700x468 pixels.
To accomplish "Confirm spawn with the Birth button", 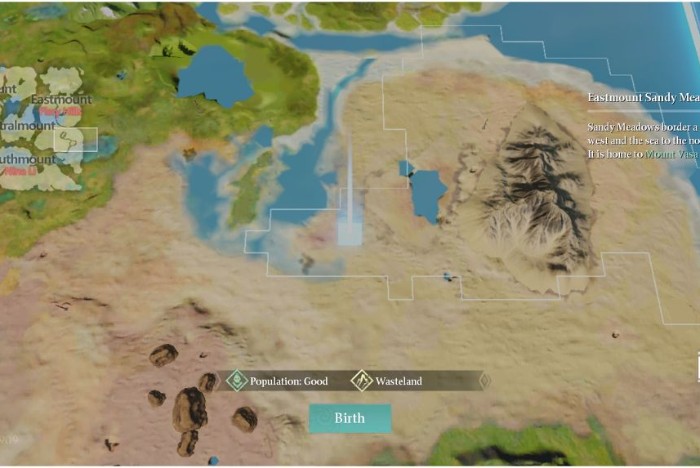I will (x=349, y=418).
